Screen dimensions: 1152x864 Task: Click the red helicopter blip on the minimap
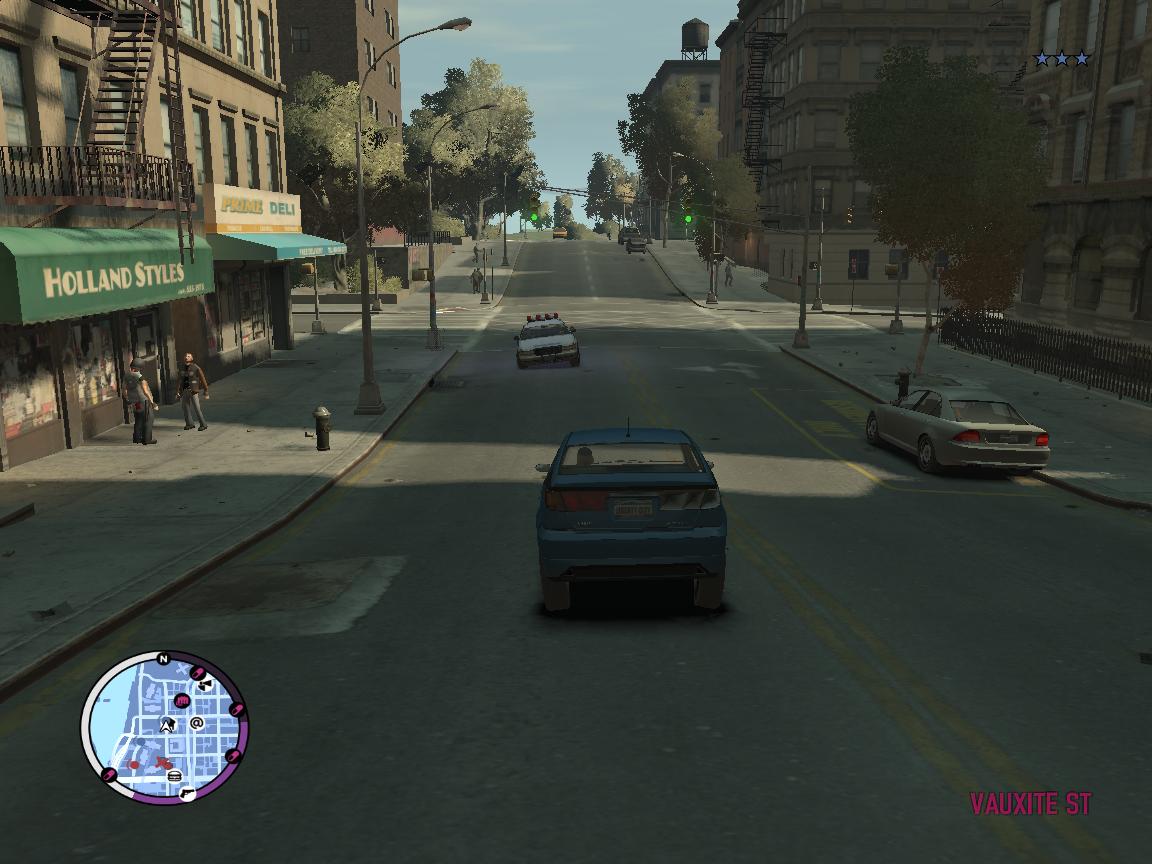[x=163, y=764]
